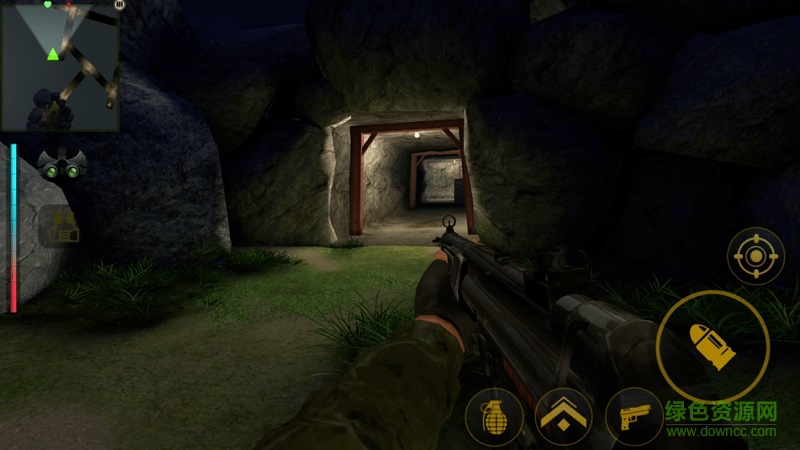Select the faded yellow crate icon
This screenshot has width=800, height=450.
63,228
